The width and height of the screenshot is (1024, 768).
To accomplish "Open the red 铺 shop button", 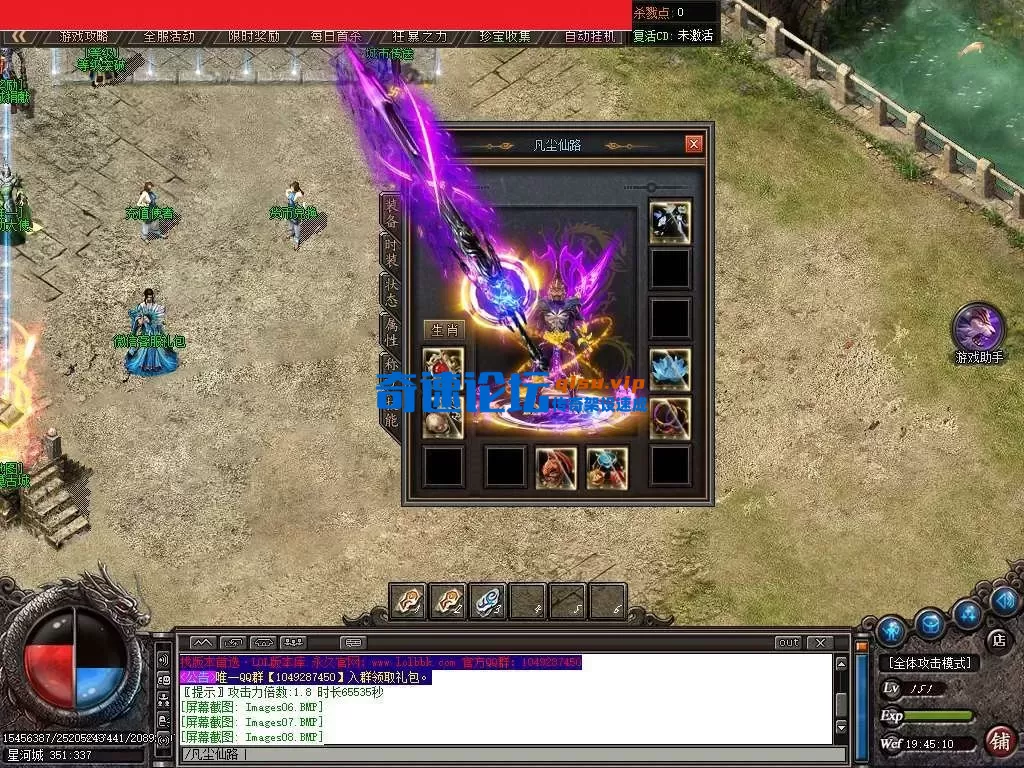I will coord(998,741).
